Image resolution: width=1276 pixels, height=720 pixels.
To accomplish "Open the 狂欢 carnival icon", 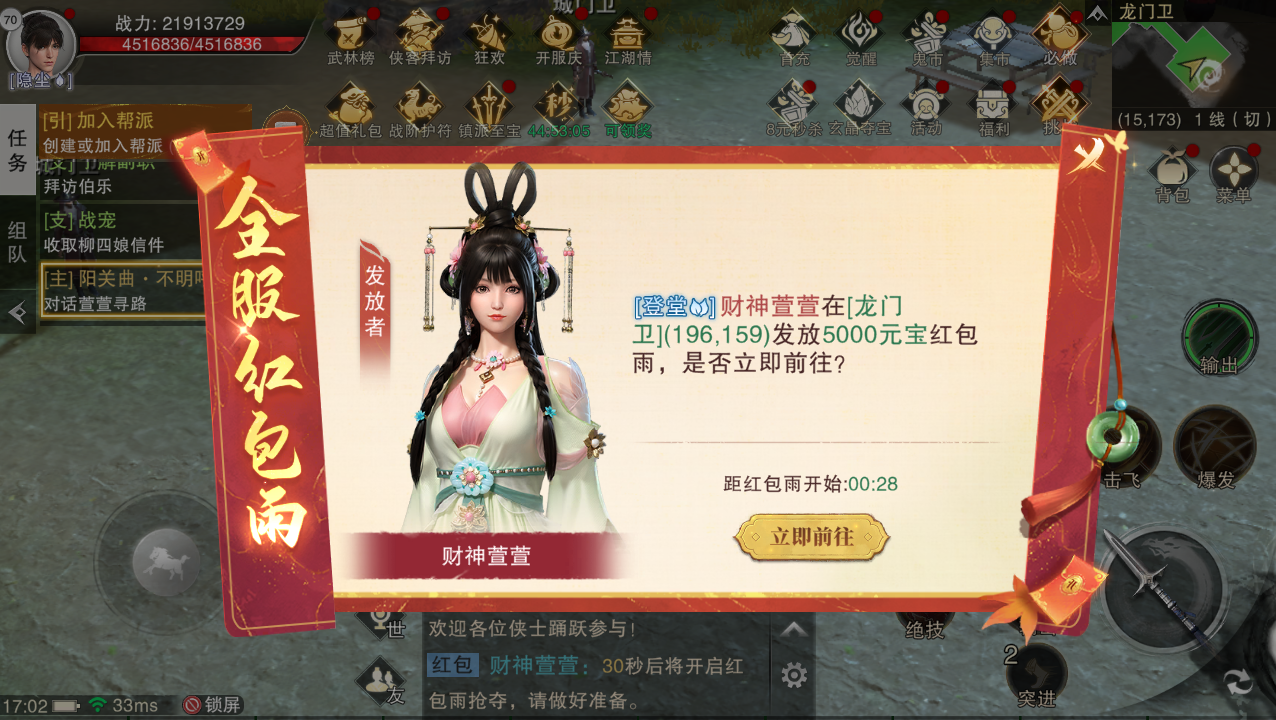I will [x=489, y=36].
